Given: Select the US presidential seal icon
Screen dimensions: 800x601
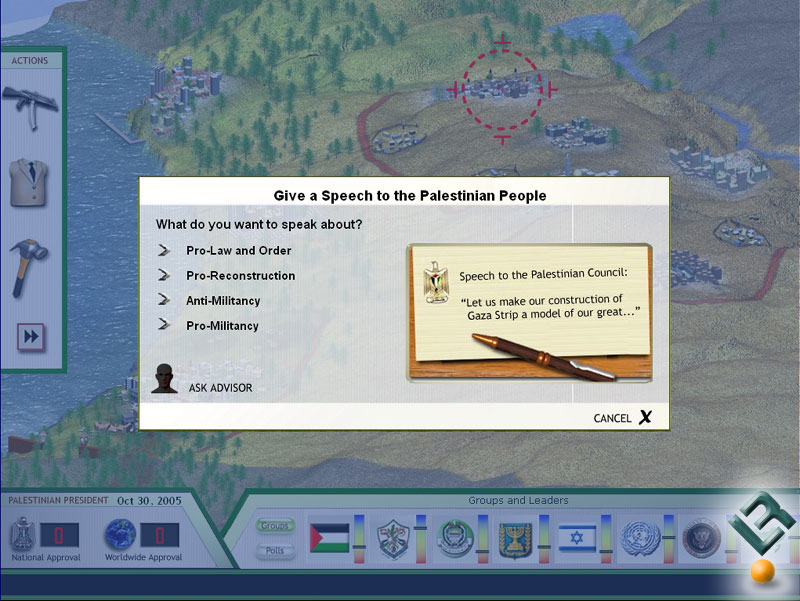Looking at the screenshot, I should pos(699,539).
